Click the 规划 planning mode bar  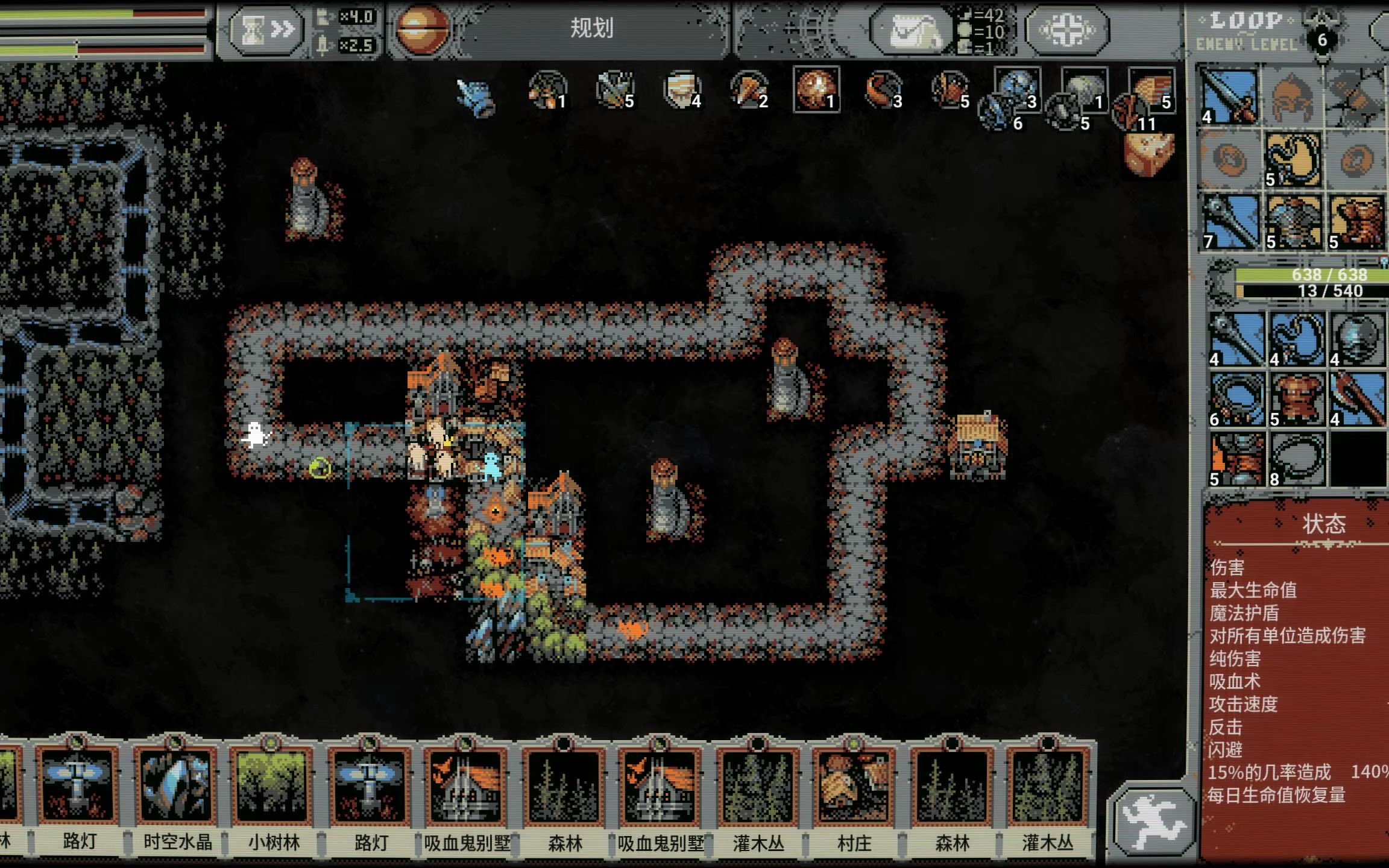click(x=592, y=28)
